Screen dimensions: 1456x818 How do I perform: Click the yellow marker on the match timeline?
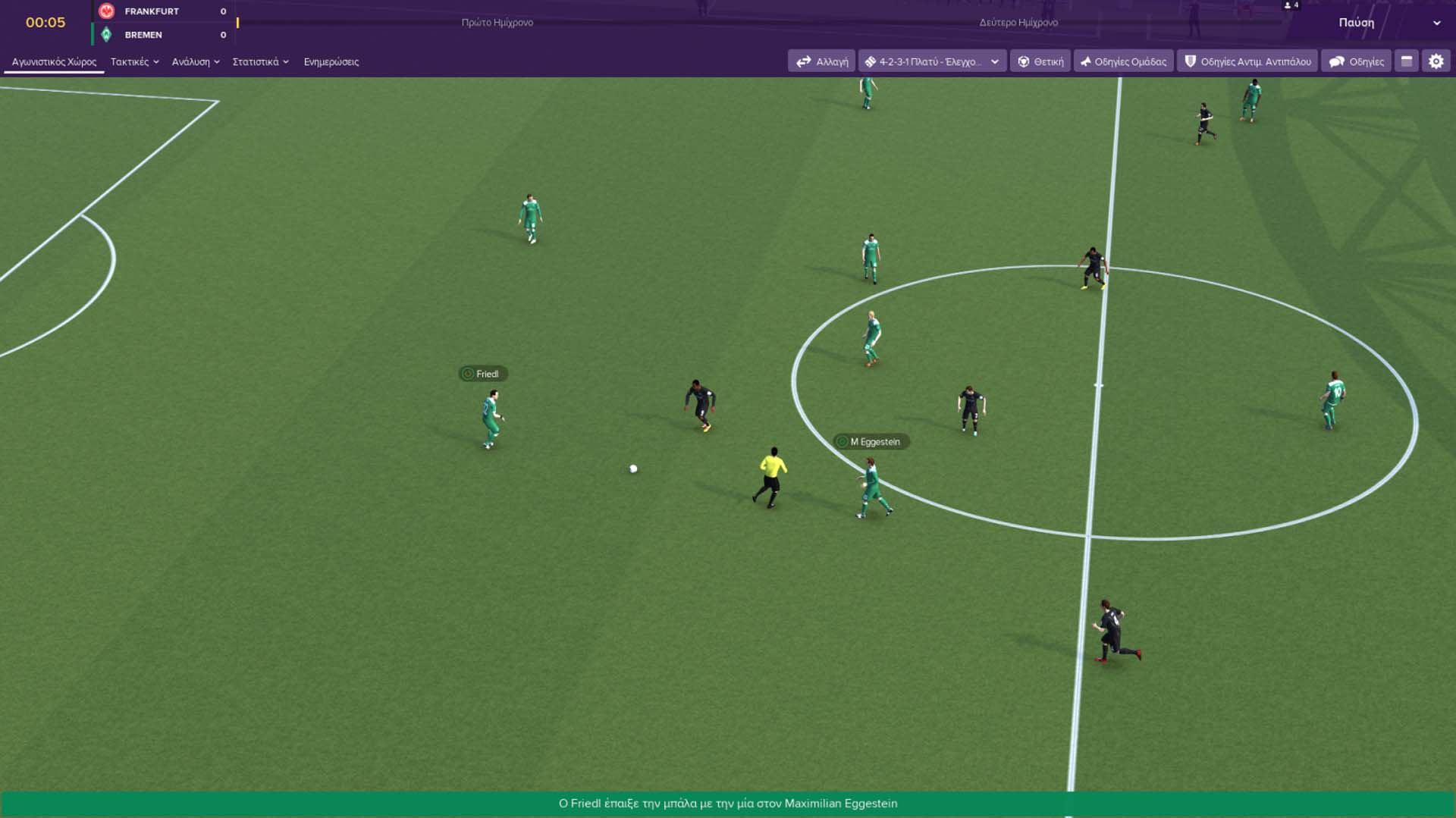pos(238,23)
